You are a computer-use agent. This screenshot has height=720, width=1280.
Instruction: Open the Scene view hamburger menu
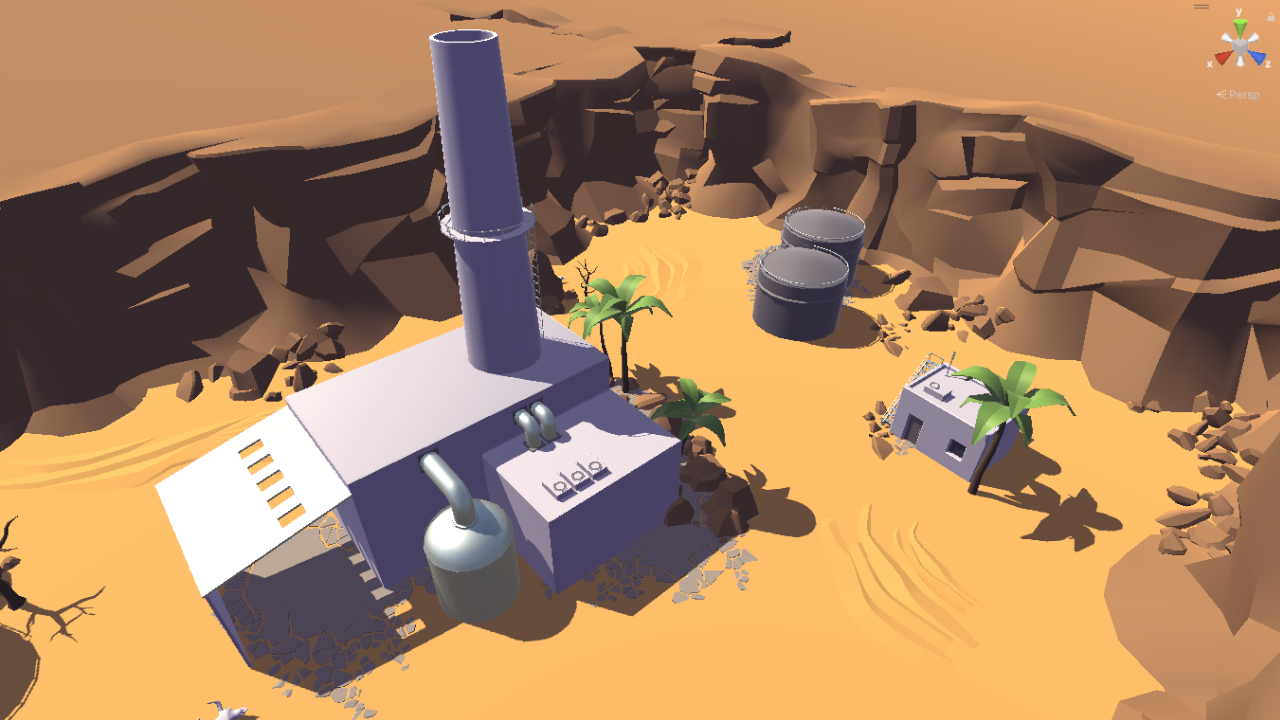[1201, 6]
